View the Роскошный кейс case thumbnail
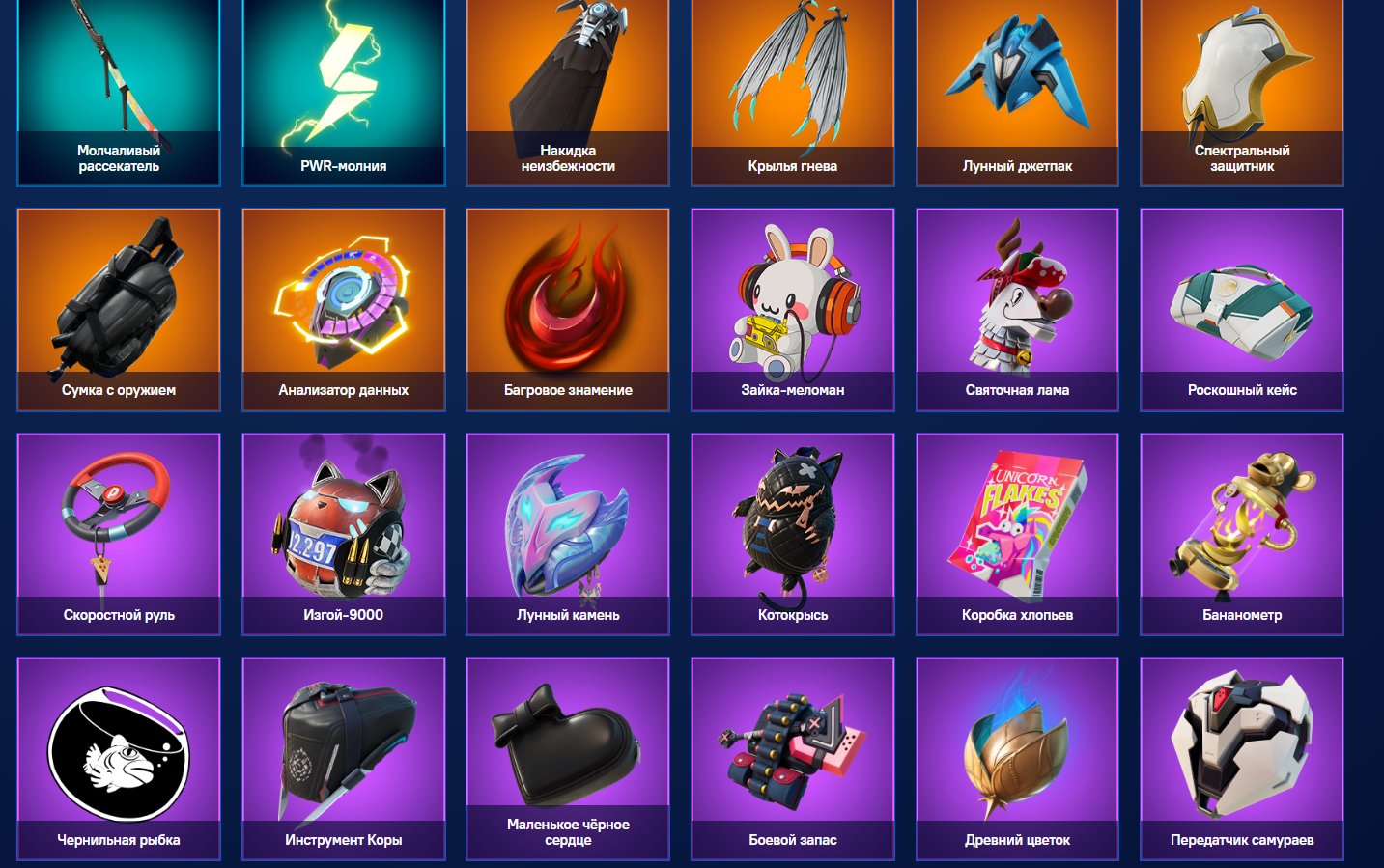This screenshot has width=1384, height=868. coord(1242,299)
